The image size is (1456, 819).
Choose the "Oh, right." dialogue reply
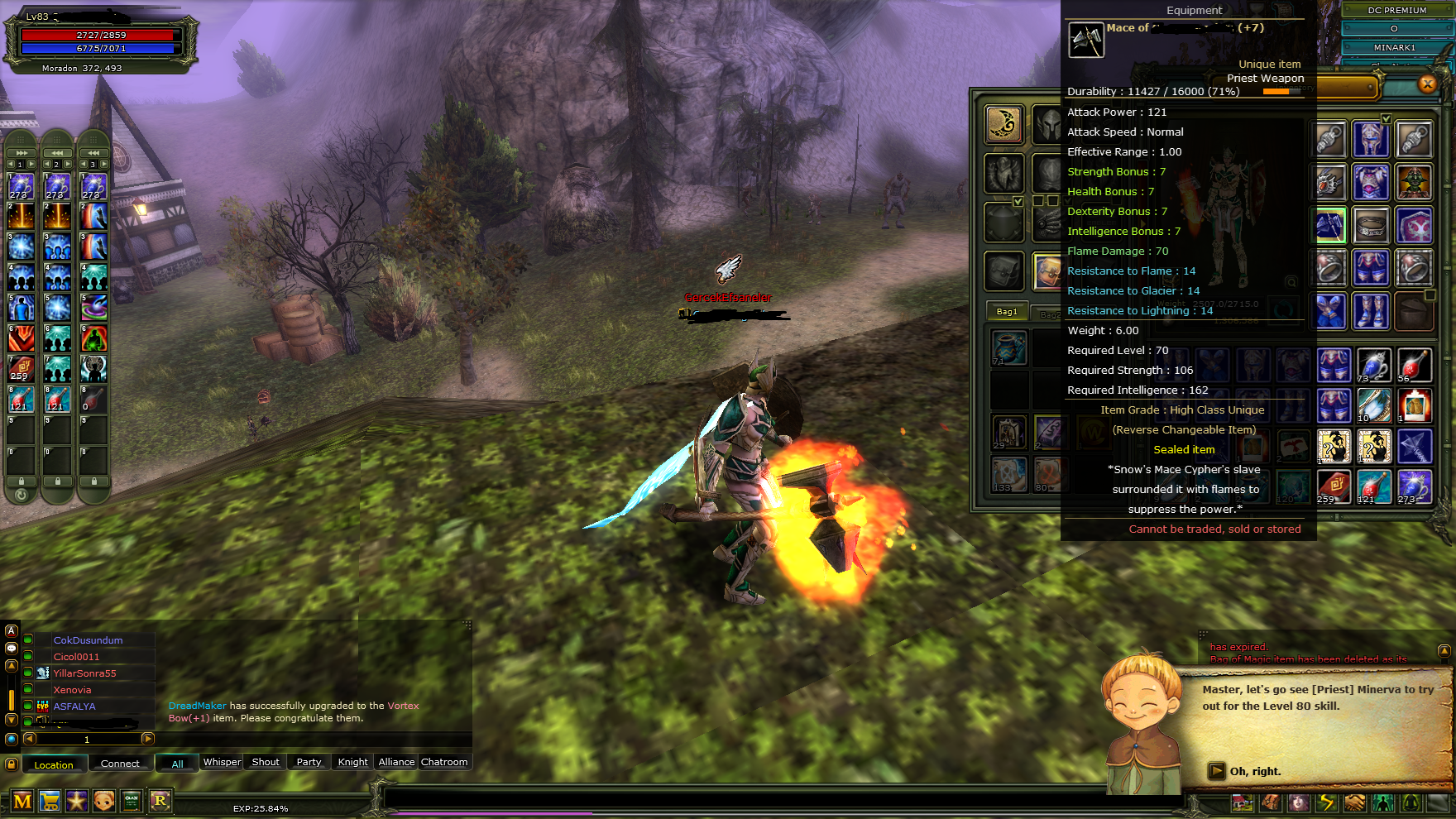click(x=1254, y=772)
